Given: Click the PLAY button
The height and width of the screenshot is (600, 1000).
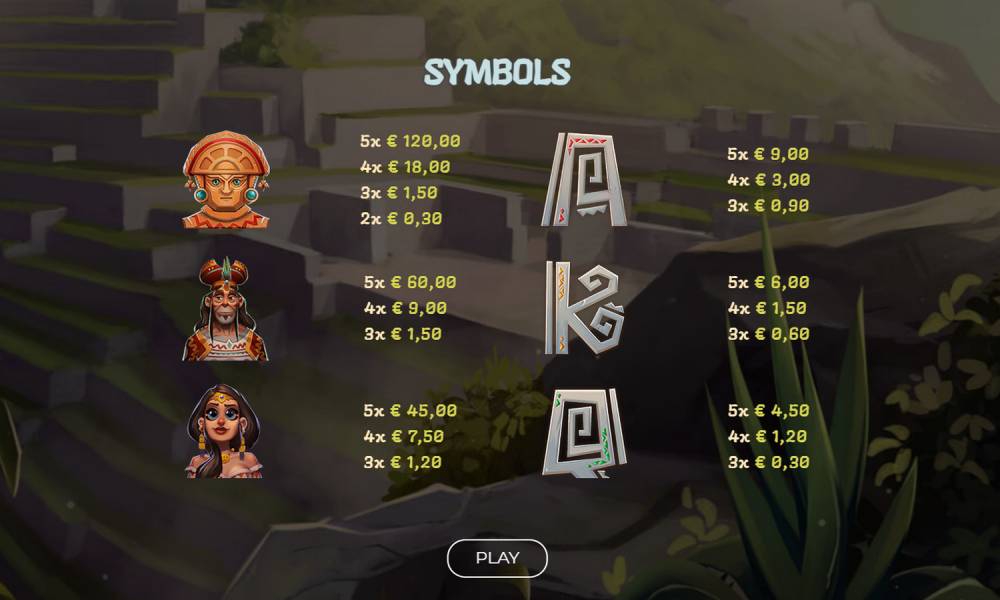Looking at the screenshot, I should pos(497,558).
